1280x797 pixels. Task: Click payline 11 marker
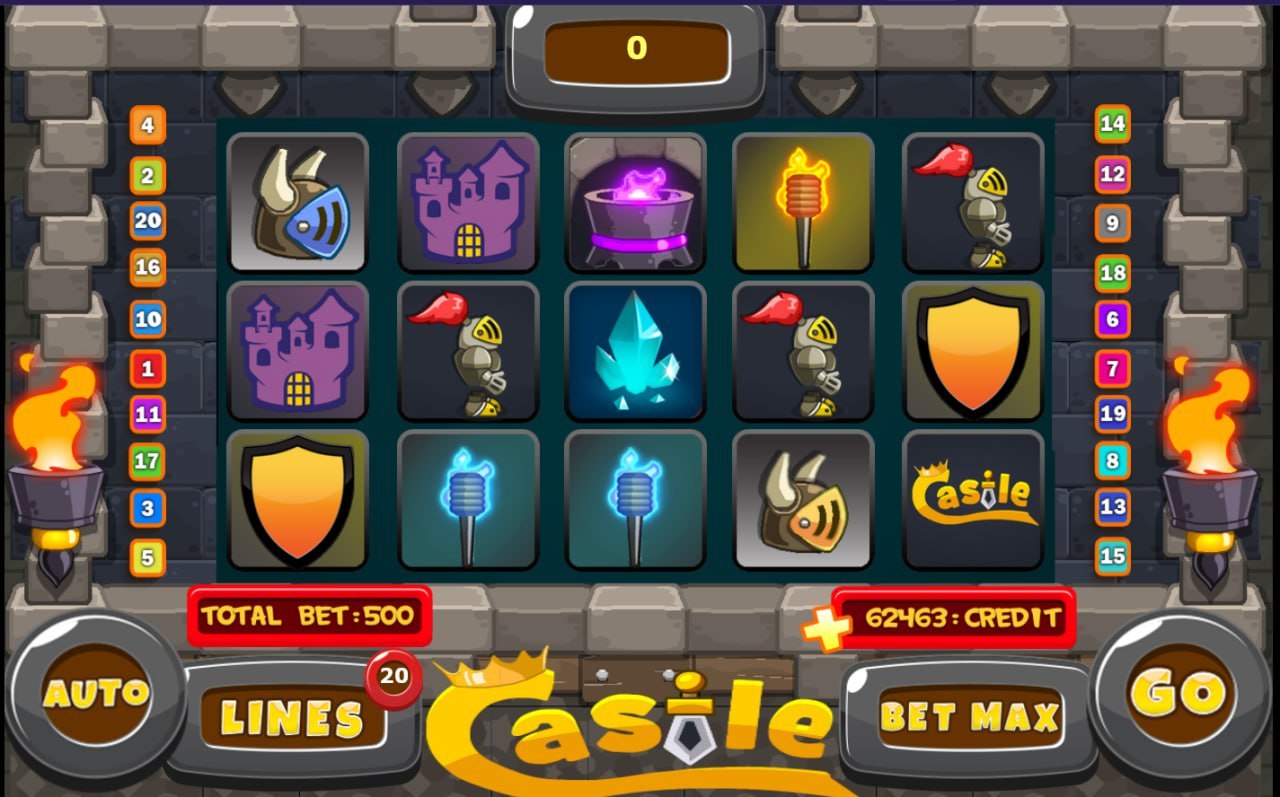click(148, 414)
